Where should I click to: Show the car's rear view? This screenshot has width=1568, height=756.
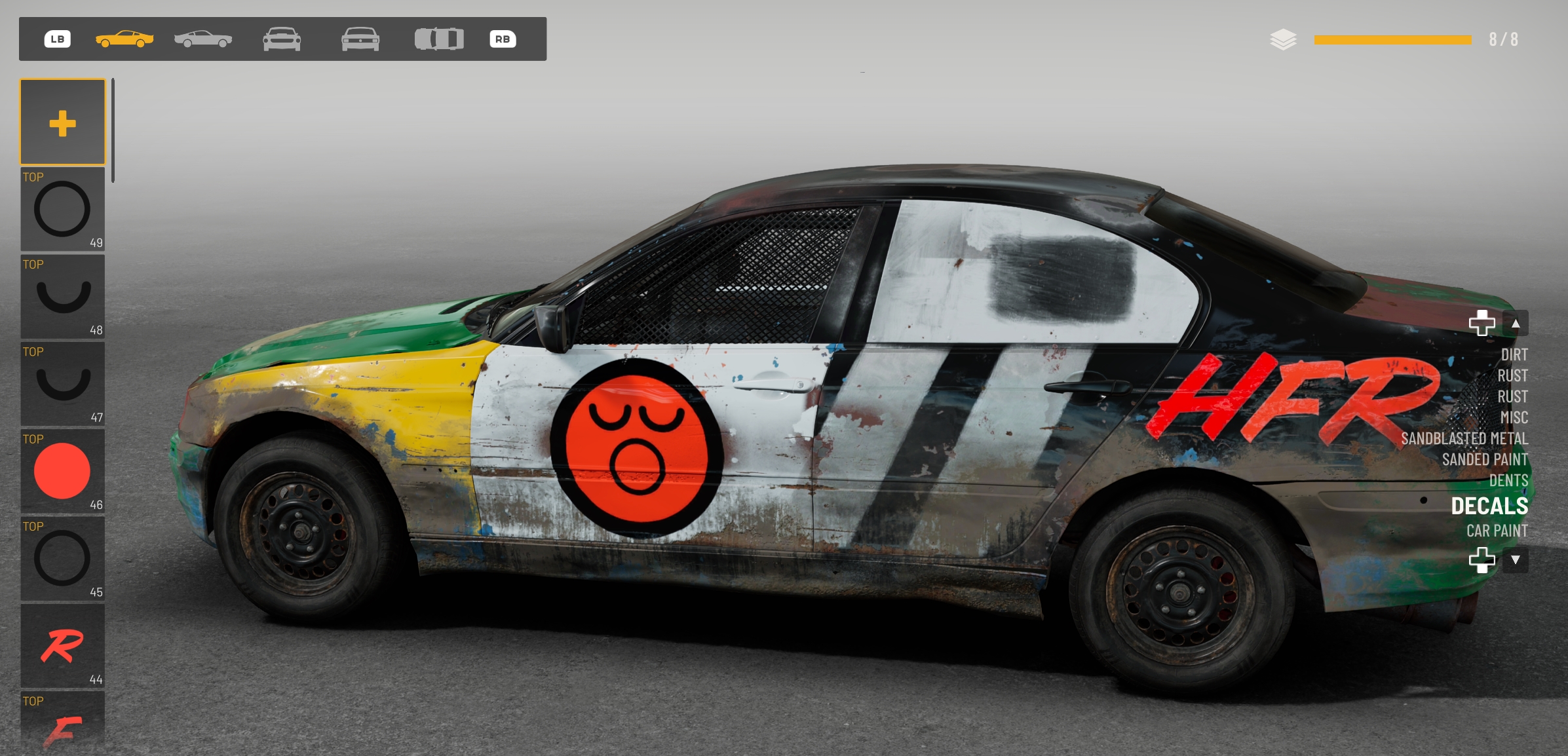[x=360, y=39]
